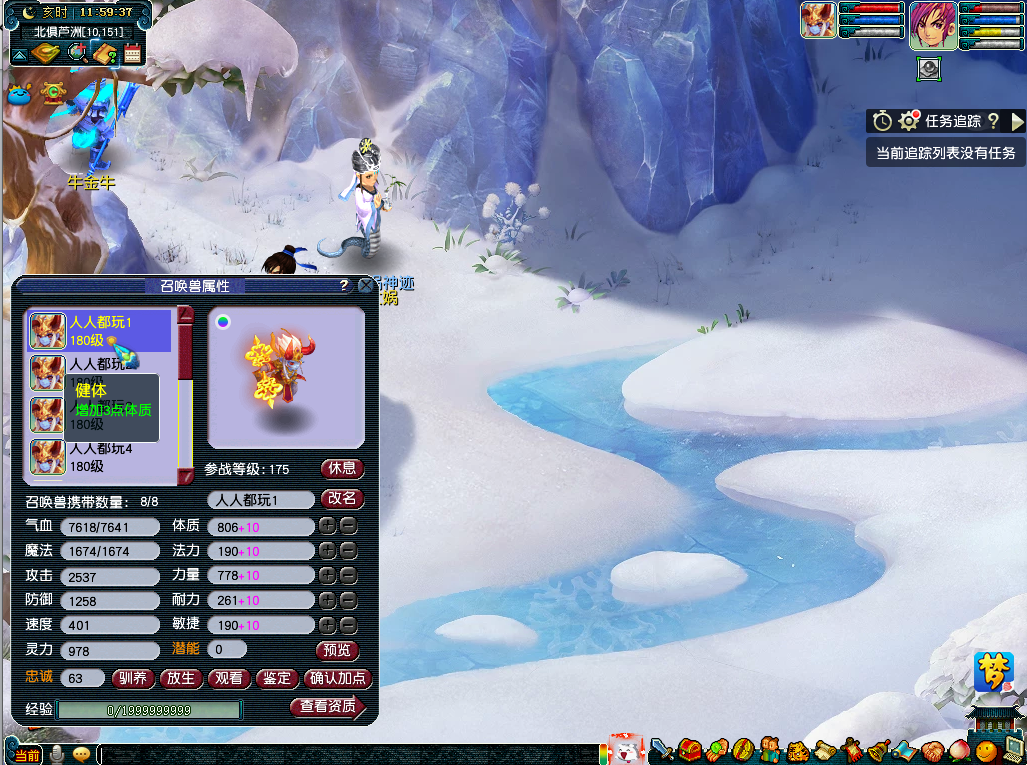Remove a point from 敏捷 with minus
The width and height of the screenshot is (1027, 765).
coord(348,625)
